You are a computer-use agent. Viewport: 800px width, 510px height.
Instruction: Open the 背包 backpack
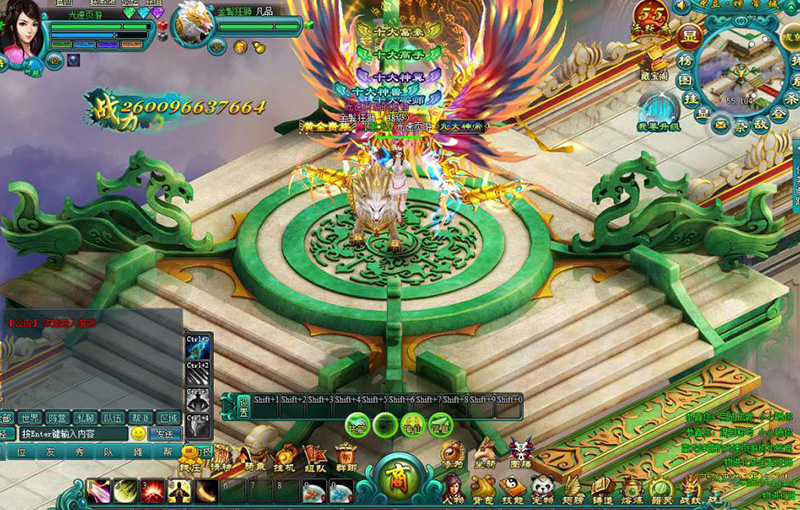(483, 489)
